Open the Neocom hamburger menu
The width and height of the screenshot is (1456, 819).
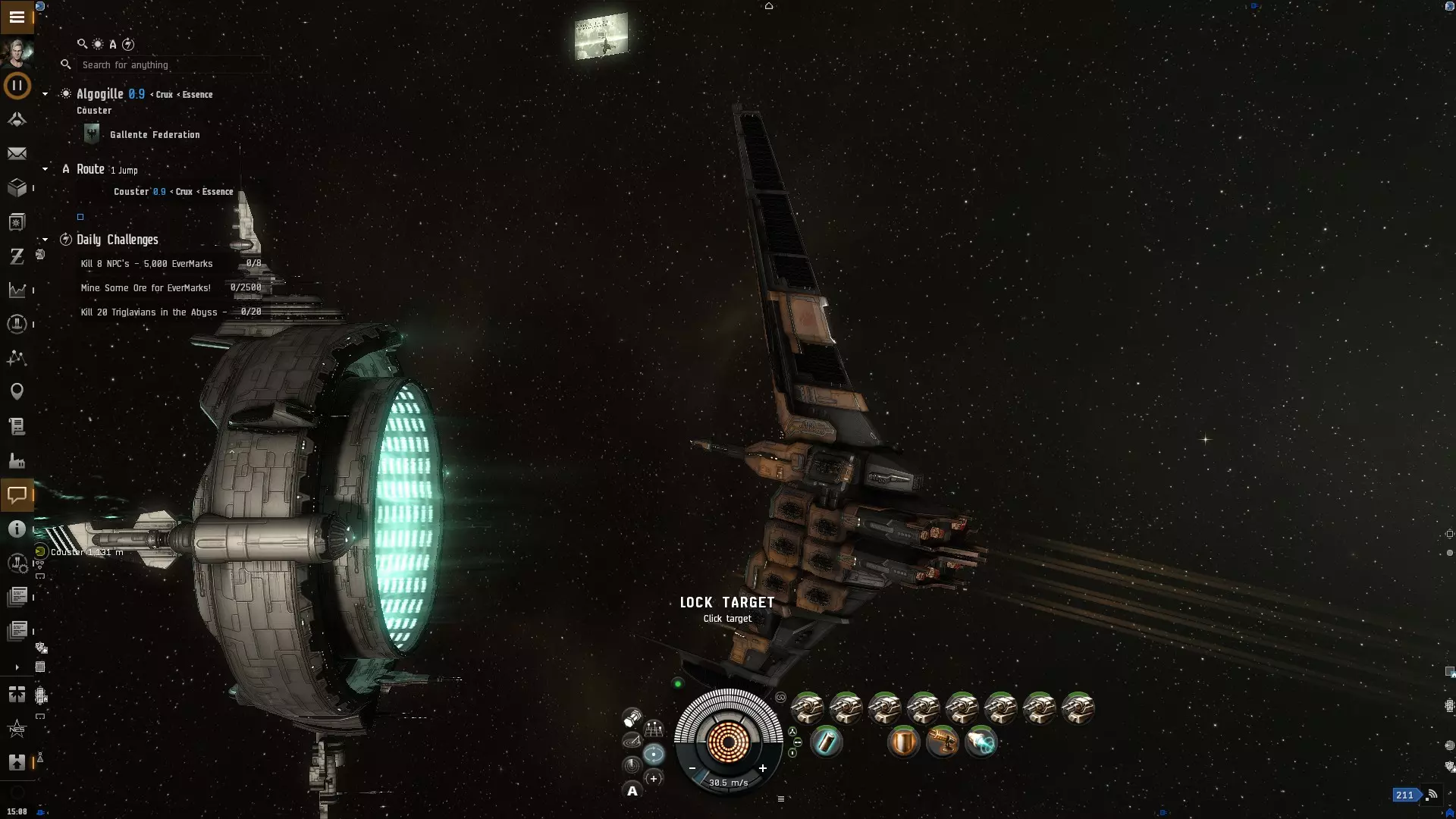point(17,17)
